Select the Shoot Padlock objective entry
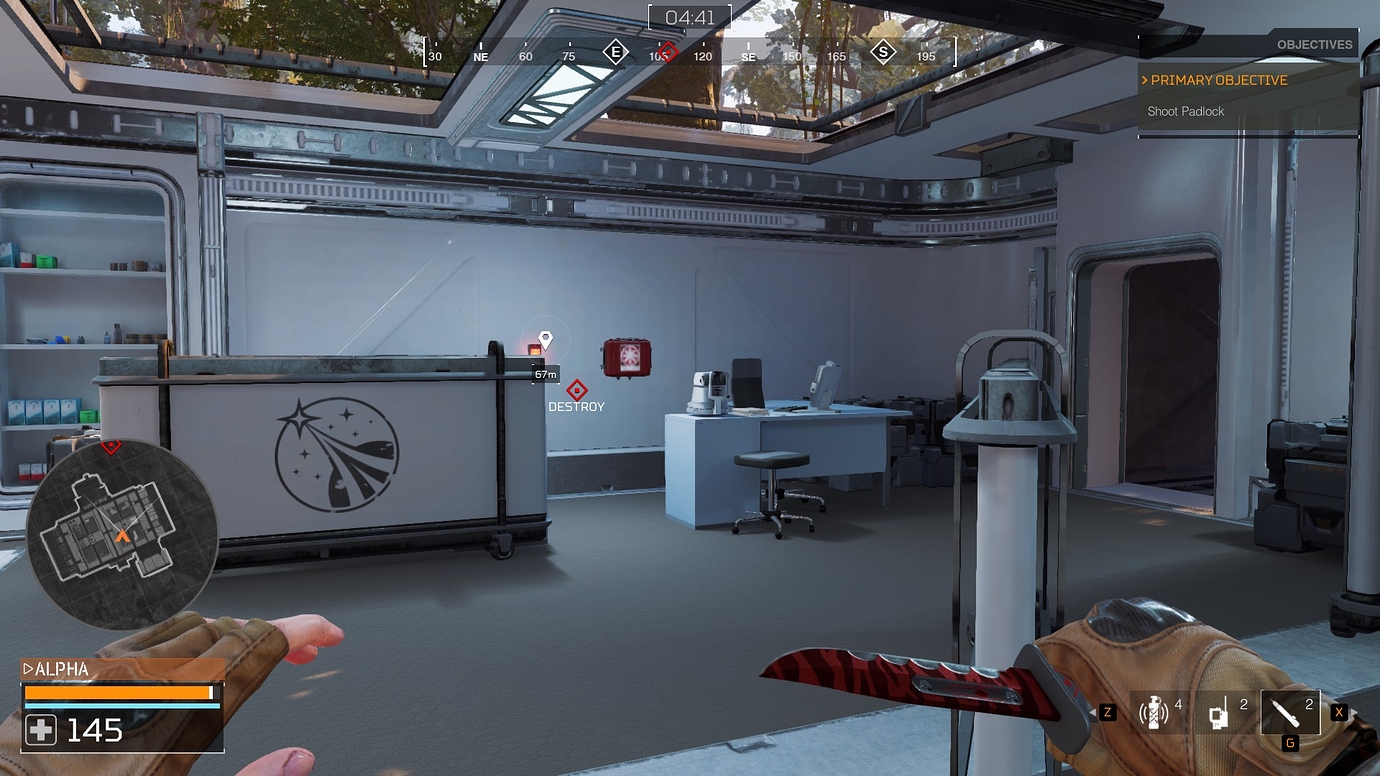Screen dimensions: 1380x776 coord(1186,111)
